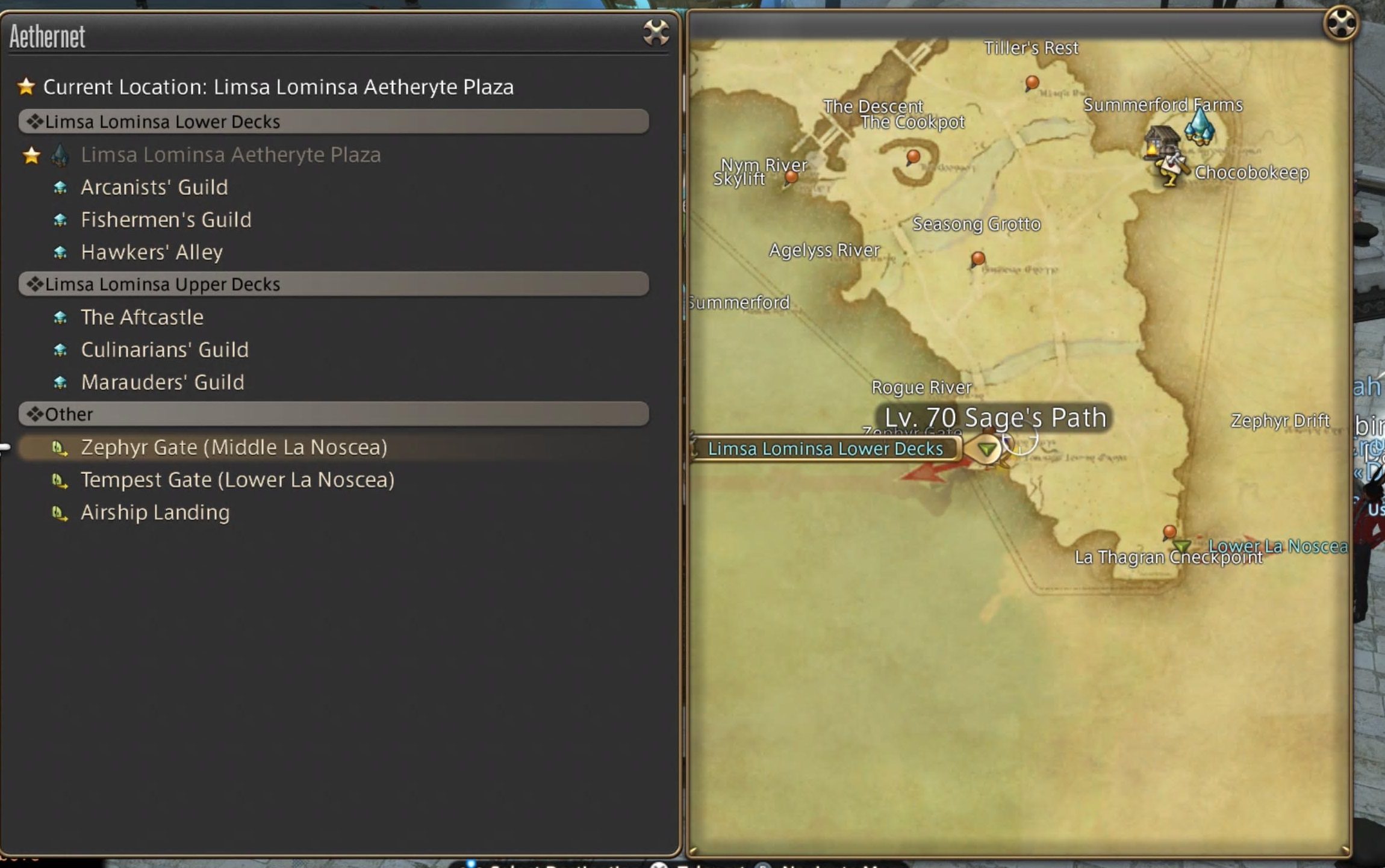The width and height of the screenshot is (1385, 868).
Task: Choose The Aftcastle from the destination list
Action: click(142, 317)
